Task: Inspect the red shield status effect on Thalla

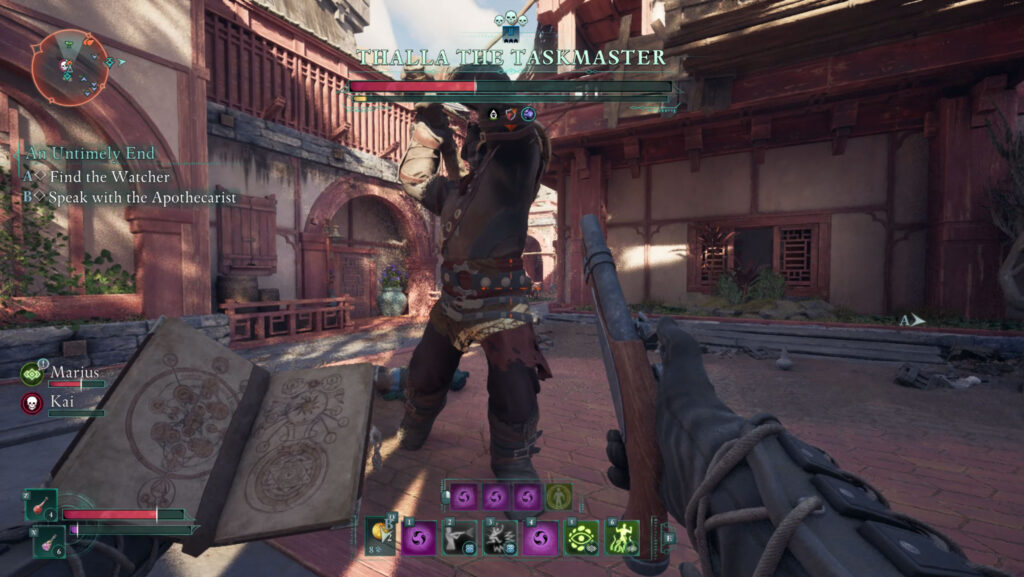Action: coord(510,114)
